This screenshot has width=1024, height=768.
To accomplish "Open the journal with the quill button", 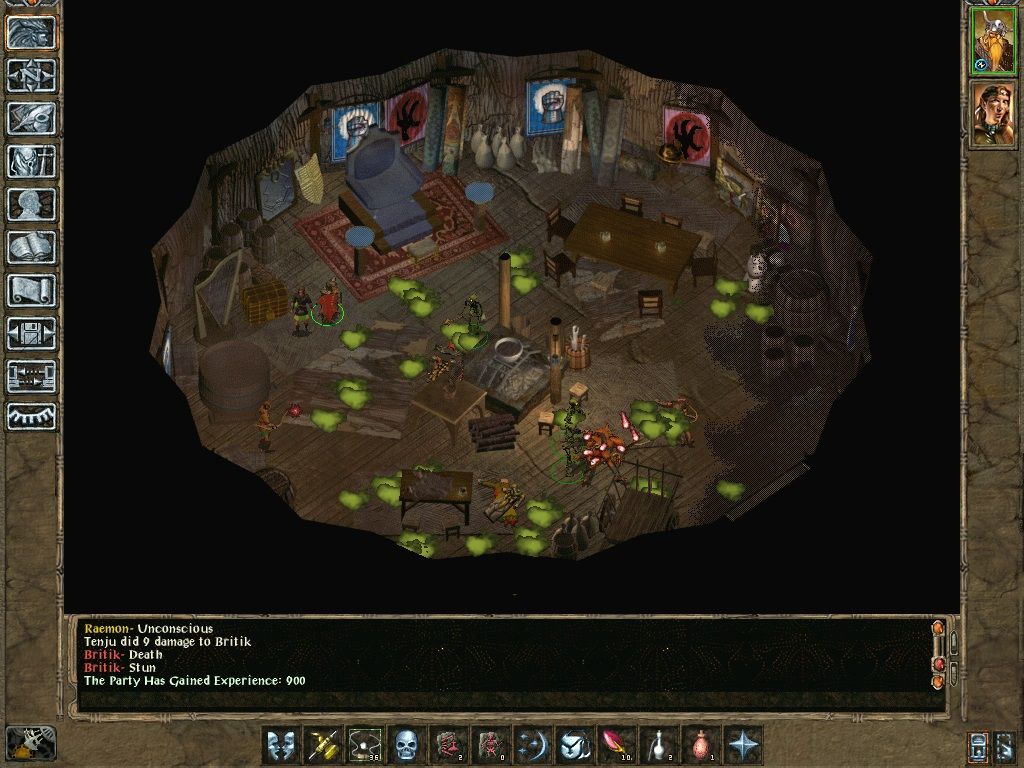I will pos(31,118).
